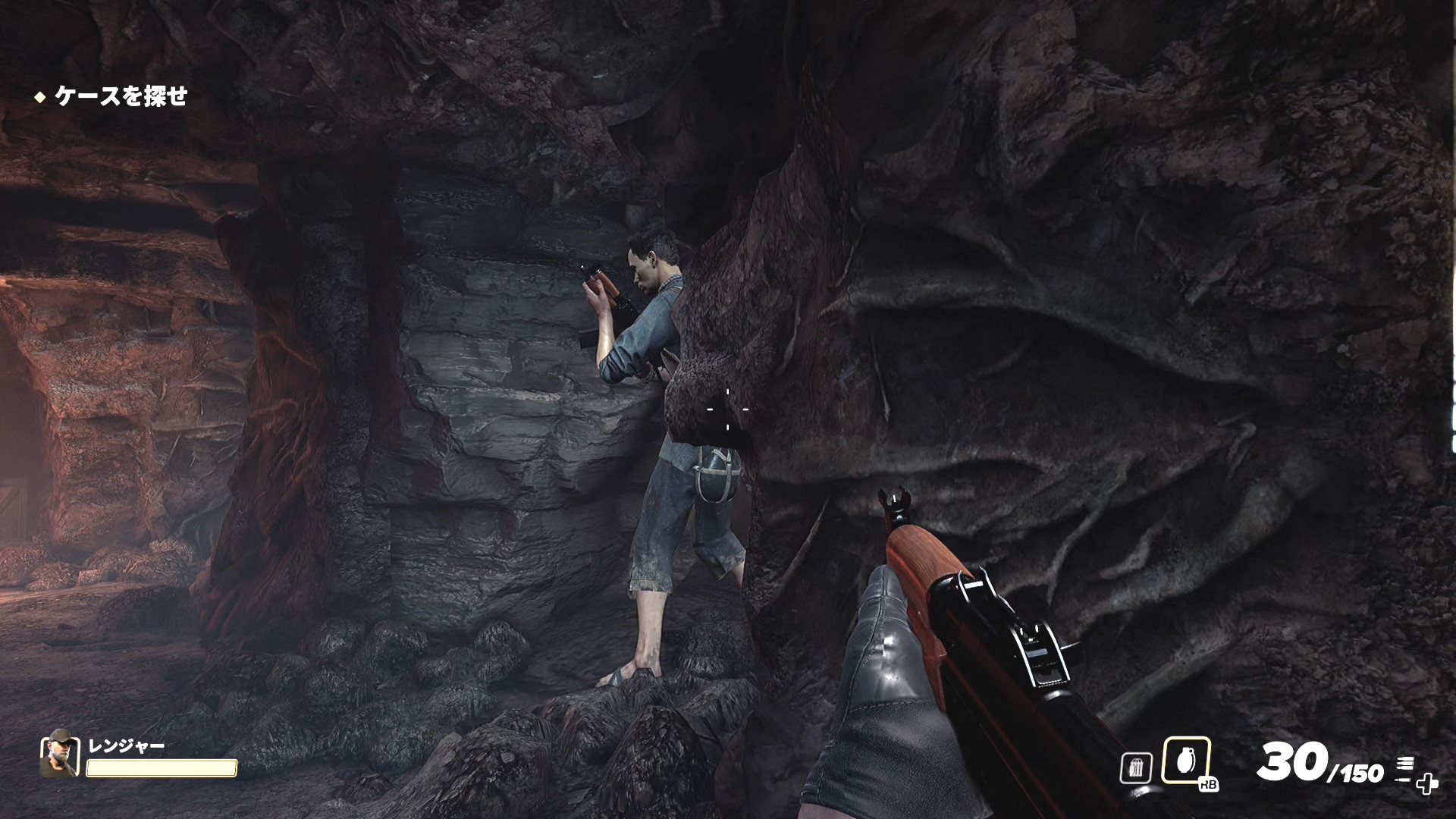Screen dimensions: 1456x819
Task: Click the レンジャー character portrait
Action: [59, 754]
